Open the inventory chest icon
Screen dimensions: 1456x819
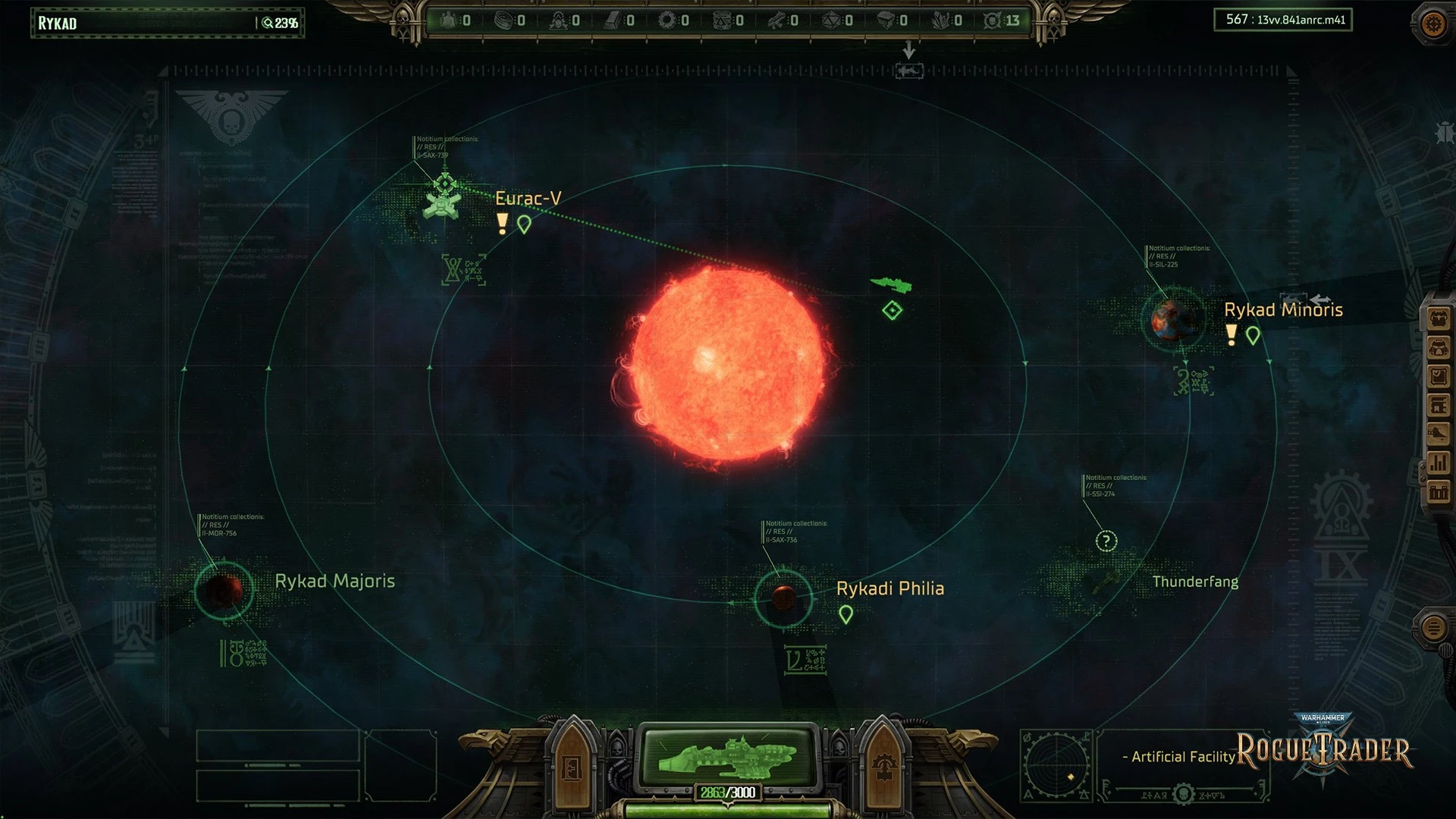pyautogui.click(x=1439, y=319)
